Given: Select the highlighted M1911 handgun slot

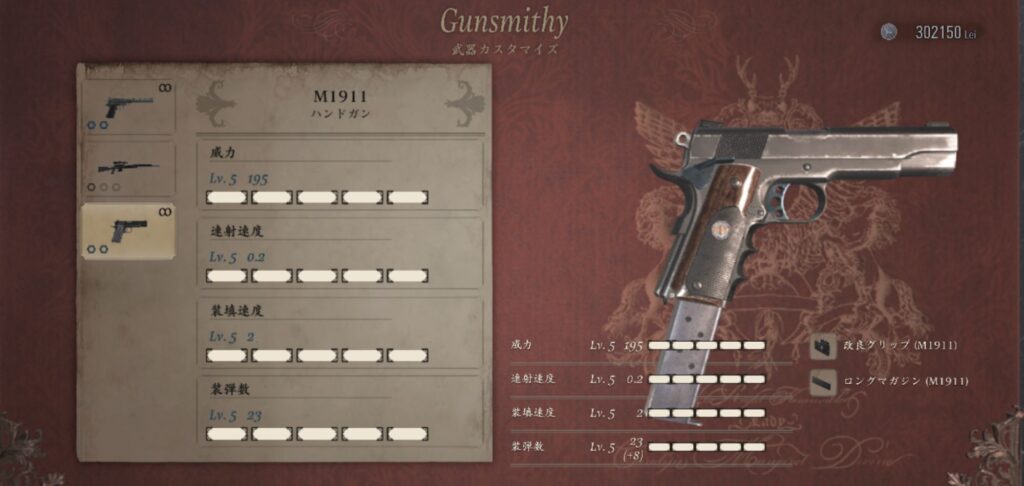Looking at the screenshot, I should click(127, 231).
